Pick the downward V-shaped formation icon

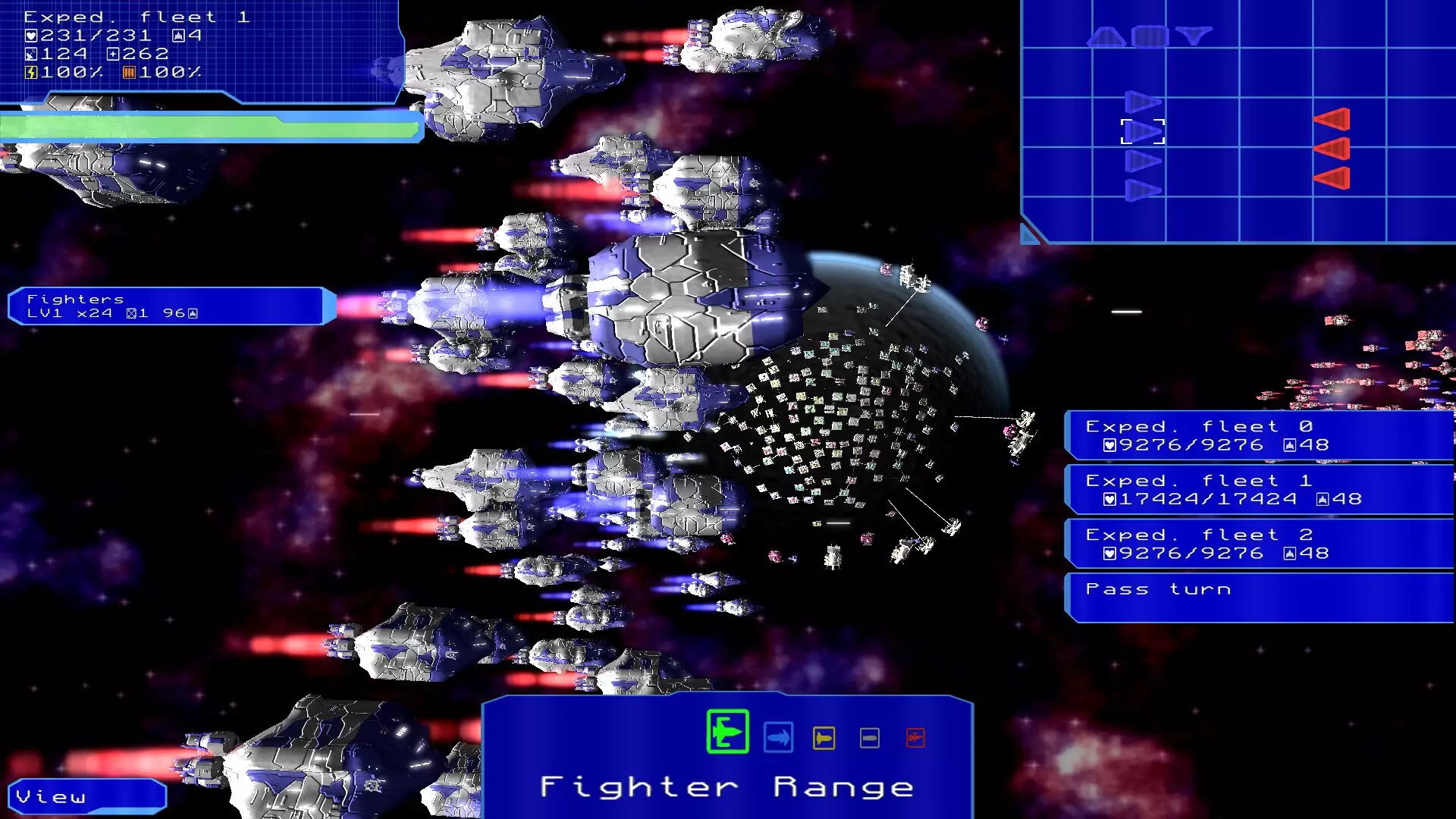pyautogui.click(x=1194, y=36)
